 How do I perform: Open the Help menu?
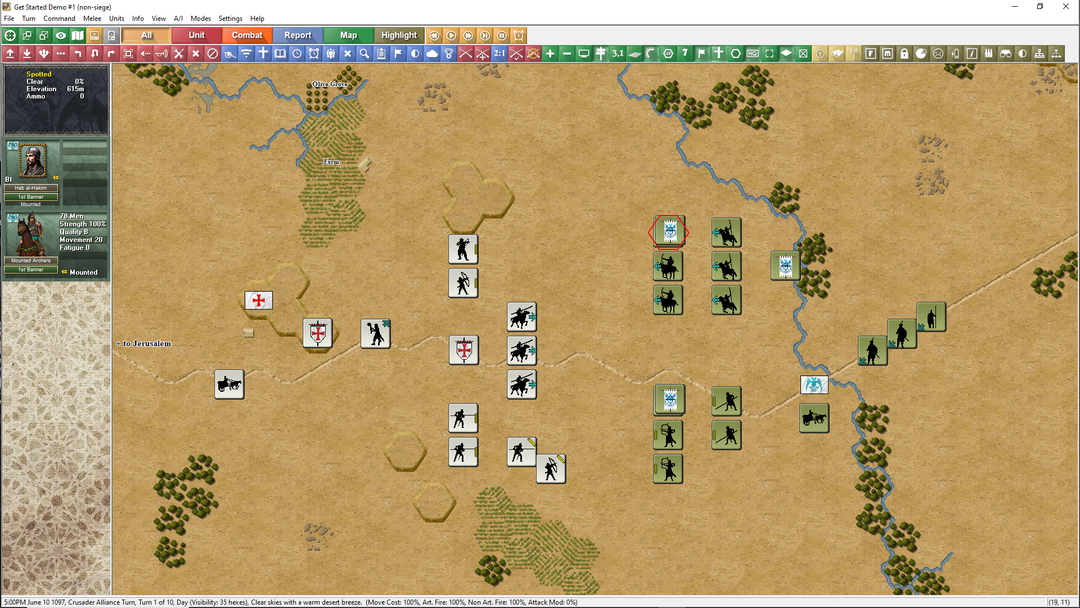pos(257,18)
